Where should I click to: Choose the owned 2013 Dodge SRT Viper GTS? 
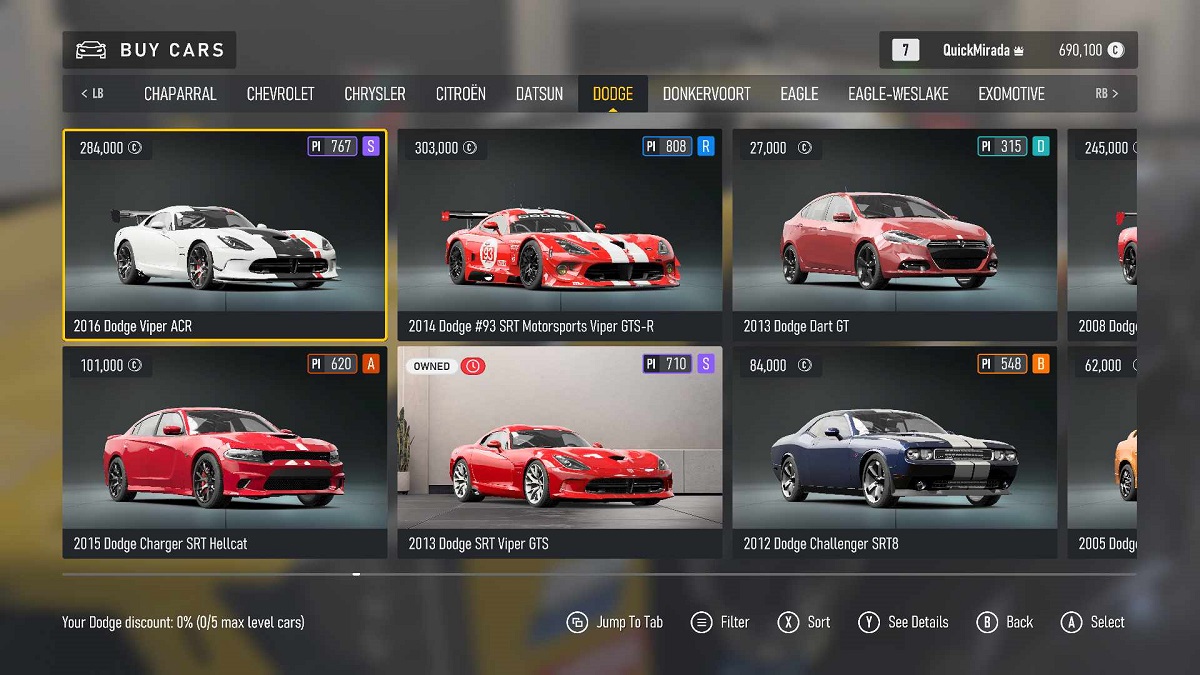point(560,452)
